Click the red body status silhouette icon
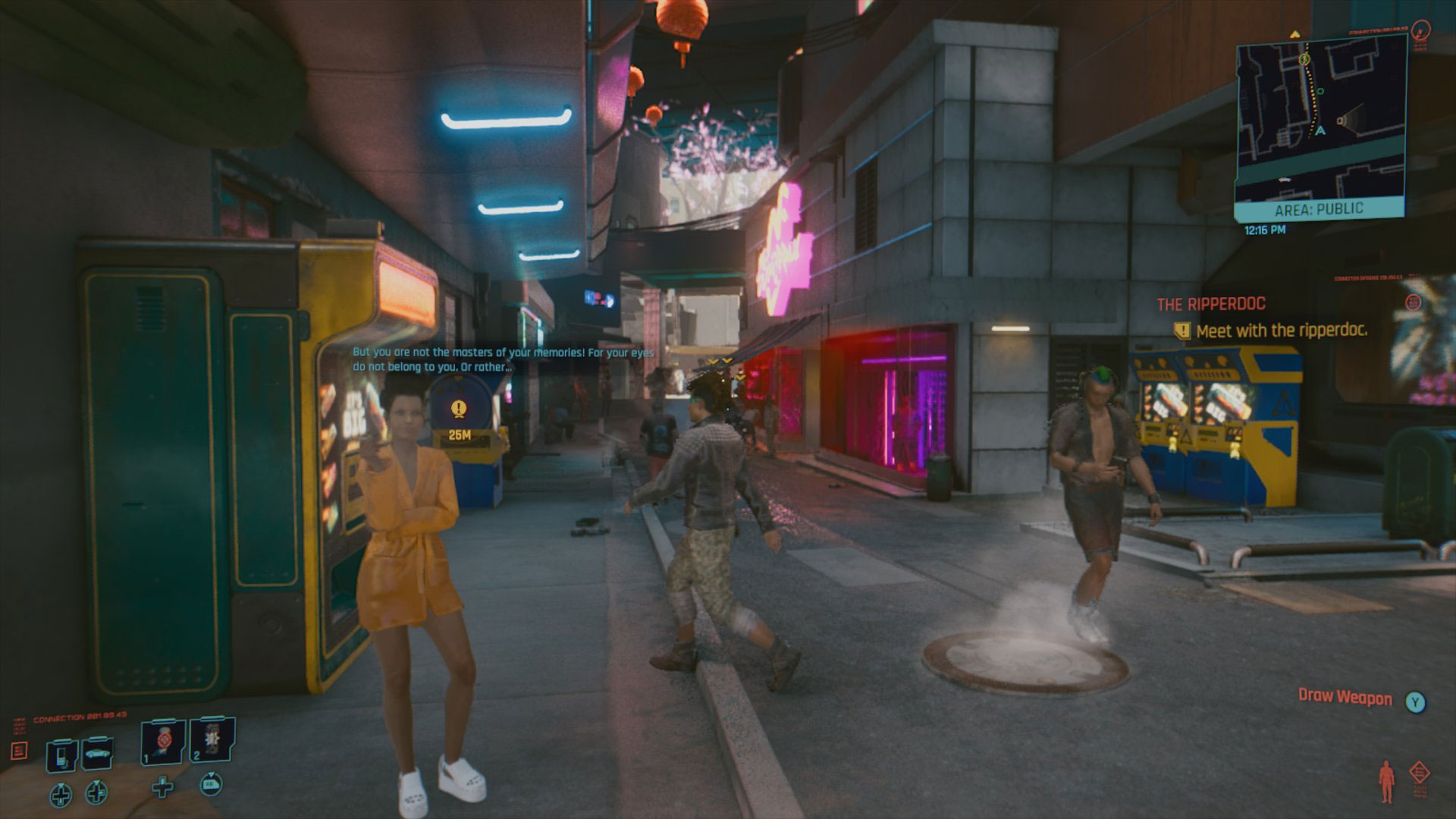The image size is (1456, 819). tap(1387, 781)
